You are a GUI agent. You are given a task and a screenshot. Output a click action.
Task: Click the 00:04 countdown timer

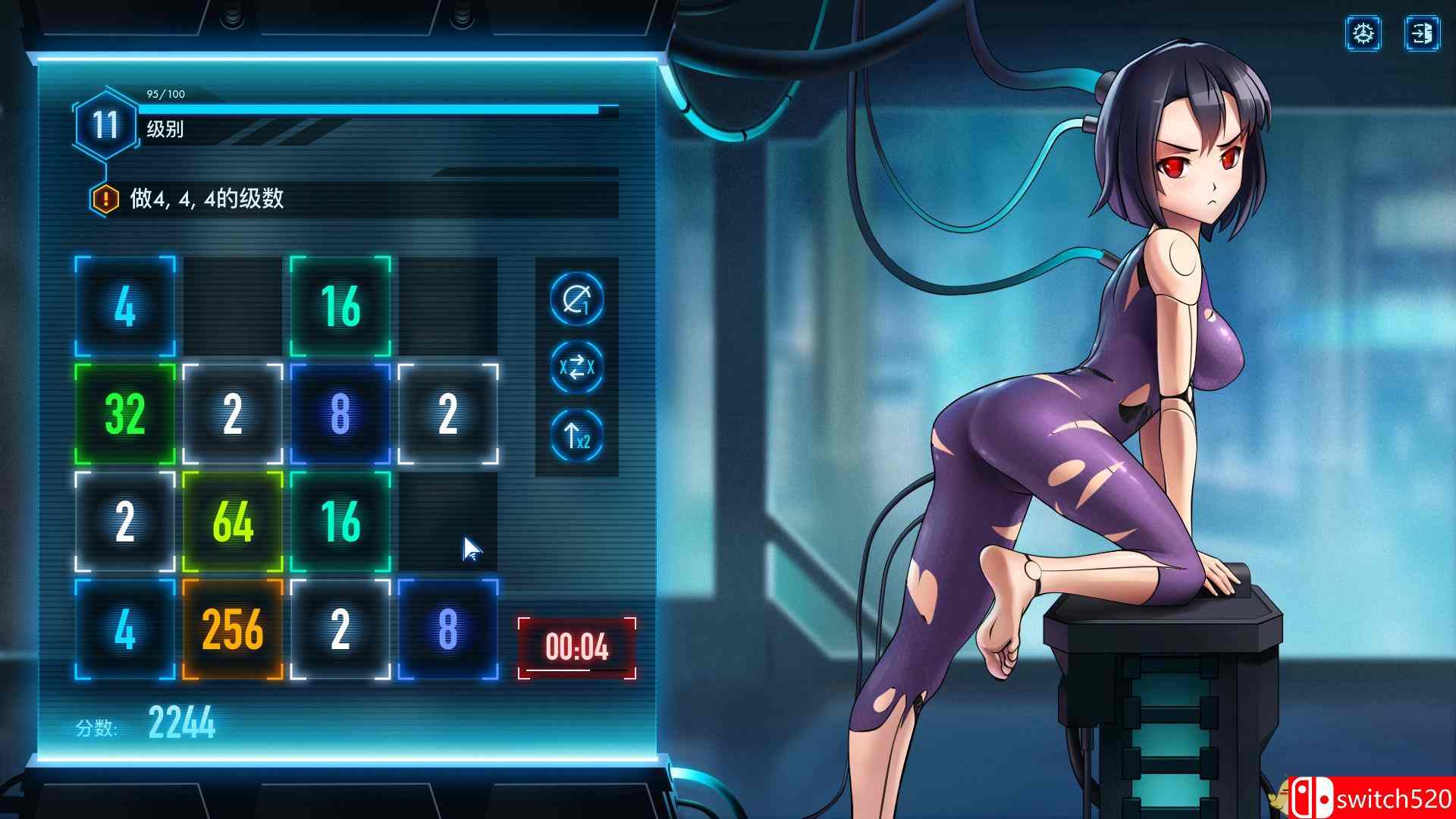pos(575,647)
